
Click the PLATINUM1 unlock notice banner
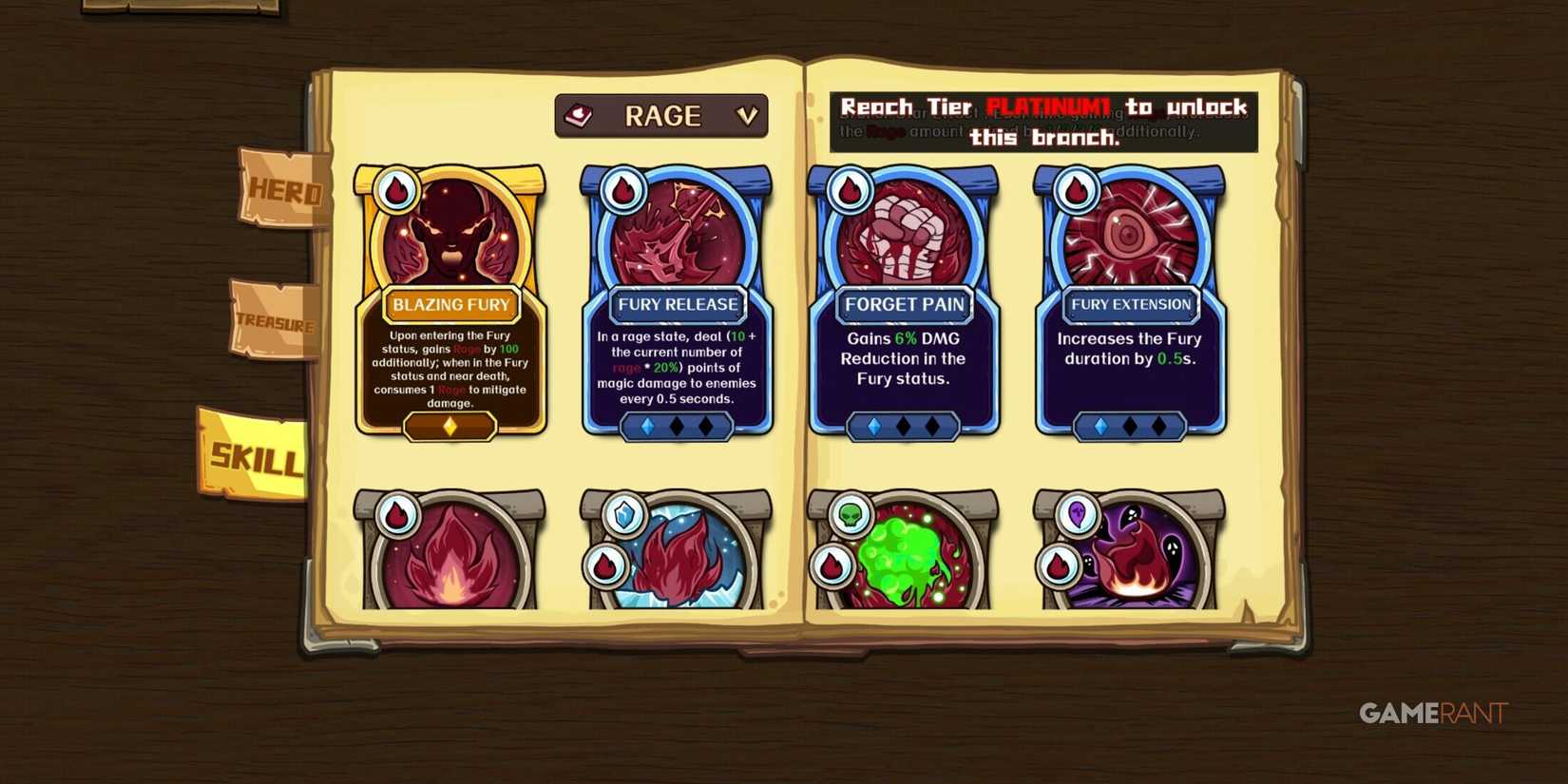1043,122
